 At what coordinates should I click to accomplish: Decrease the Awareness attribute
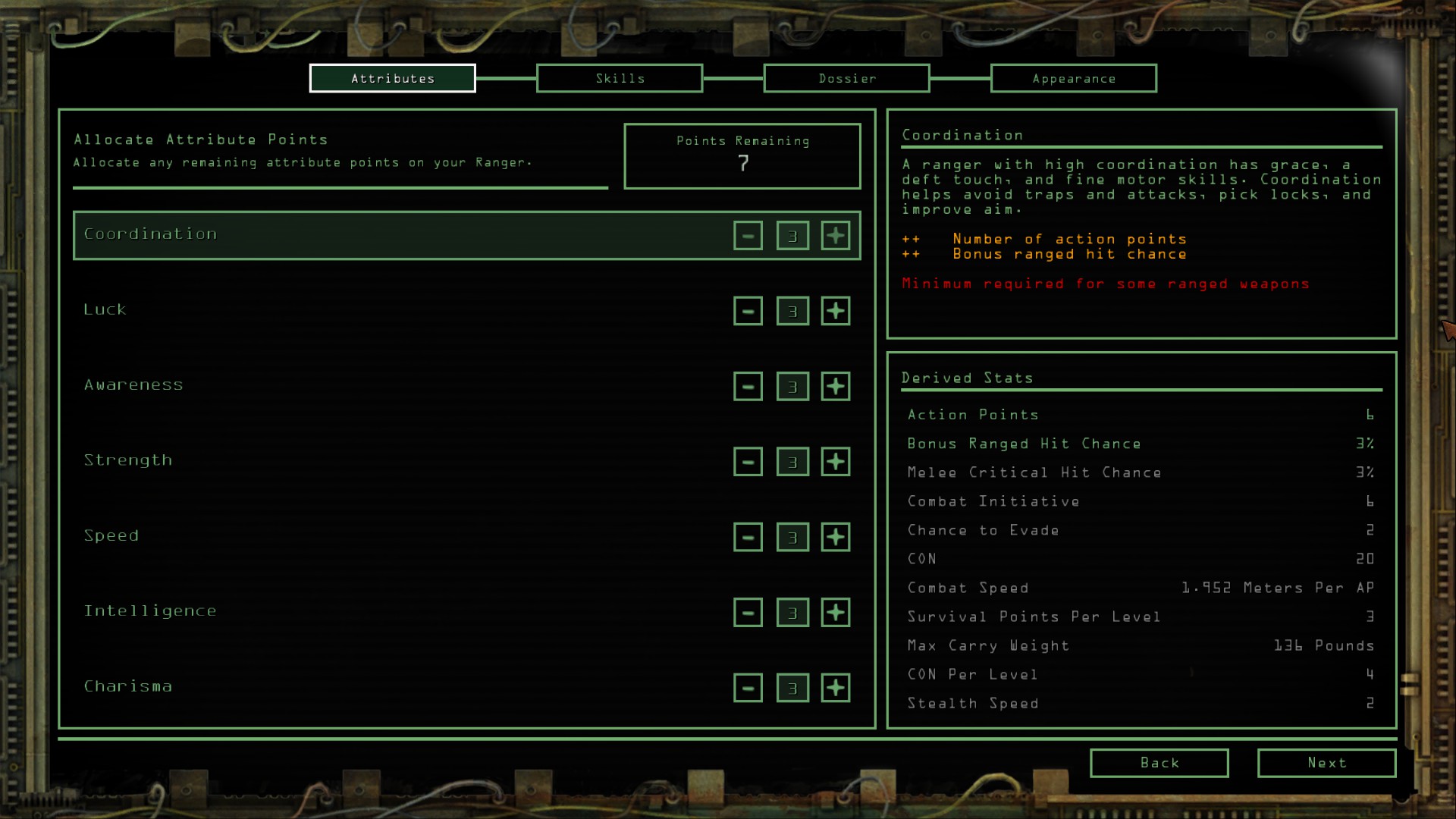coord(748,386)
